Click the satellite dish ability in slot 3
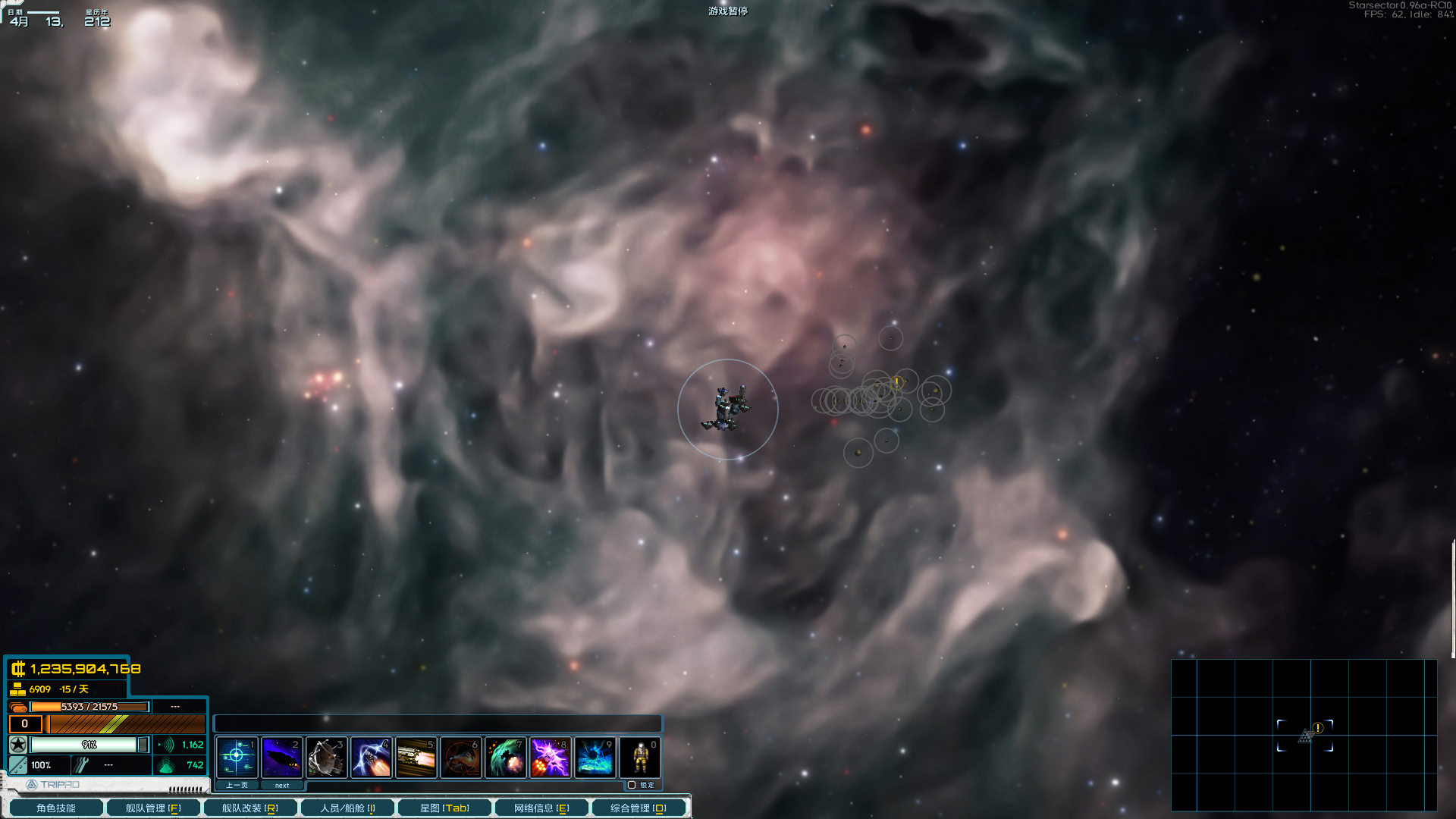Viewport: 1456px width, 819px height. coord(327,756)
